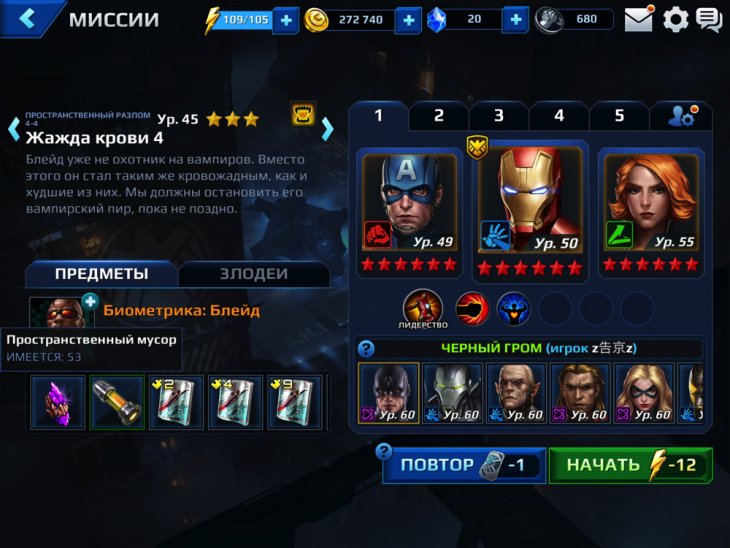
Task: Go back with the arrow button
Action: (27, 18)
